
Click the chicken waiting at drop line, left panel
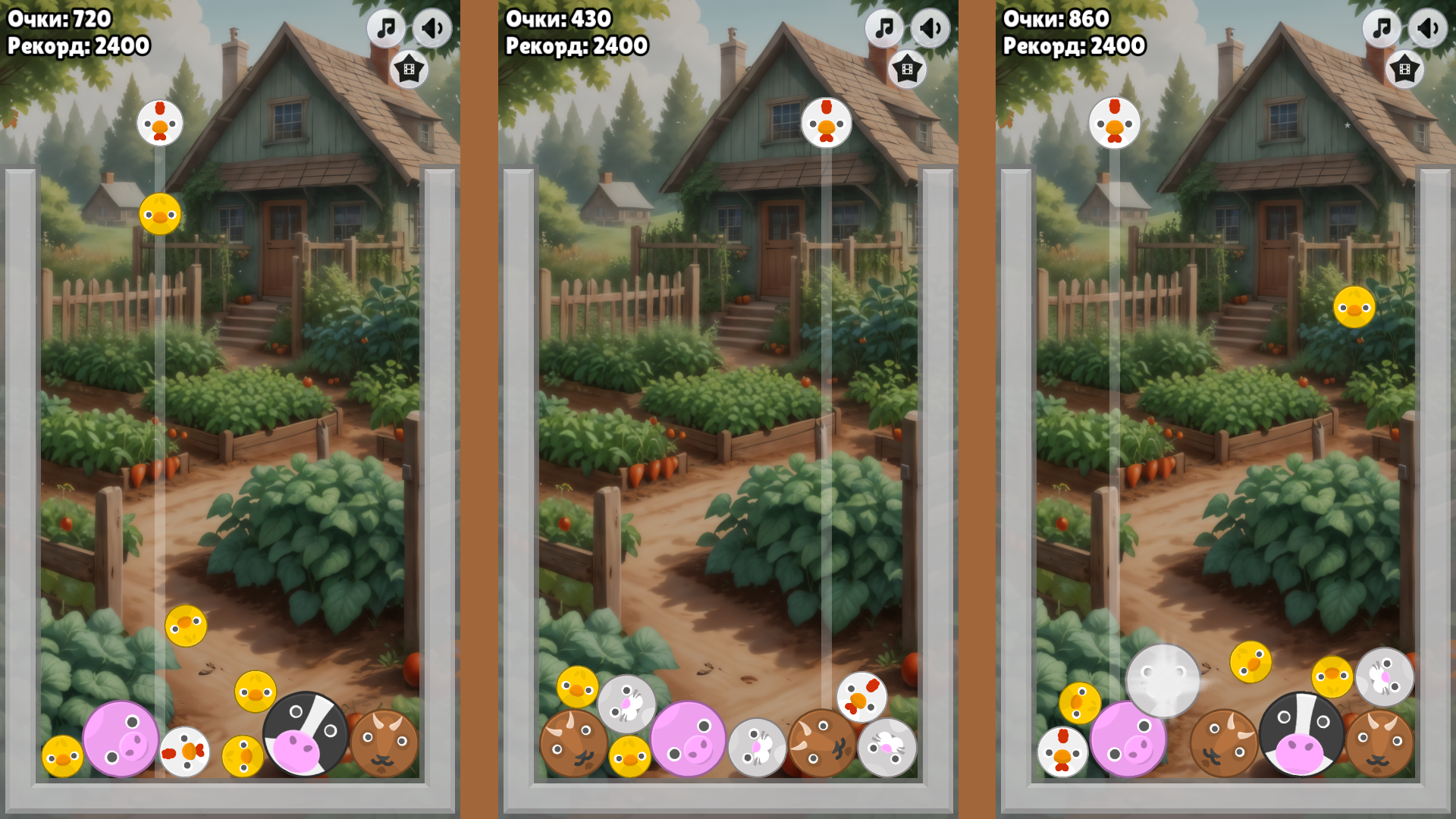[x=159, y=123]
